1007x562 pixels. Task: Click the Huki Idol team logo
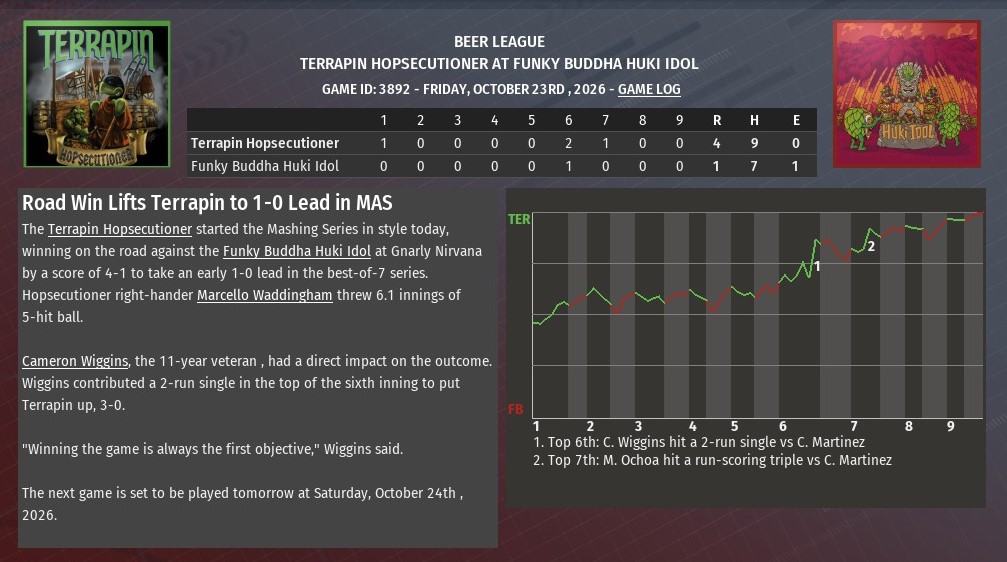907,94
